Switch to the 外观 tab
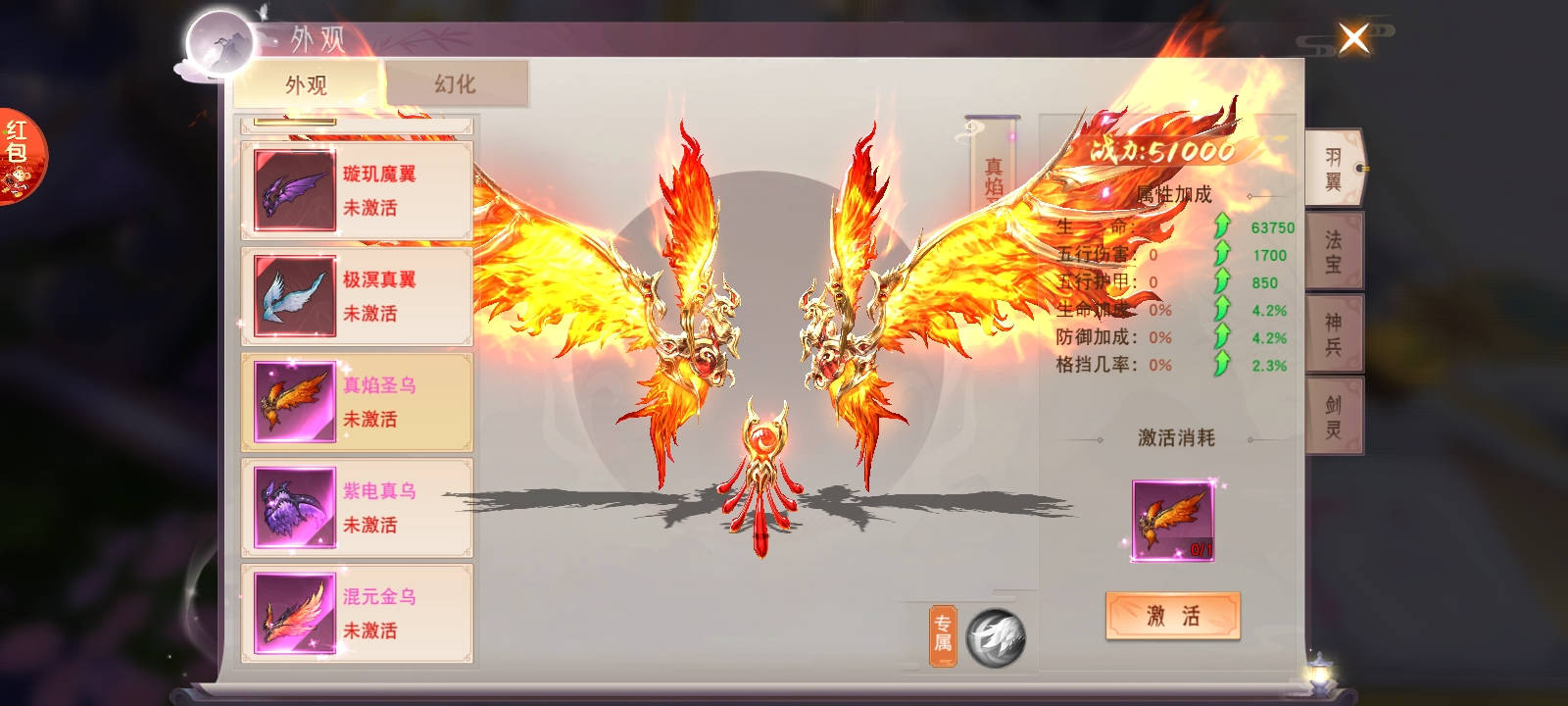Screen dimensions: 1568x706 point(306,85)
